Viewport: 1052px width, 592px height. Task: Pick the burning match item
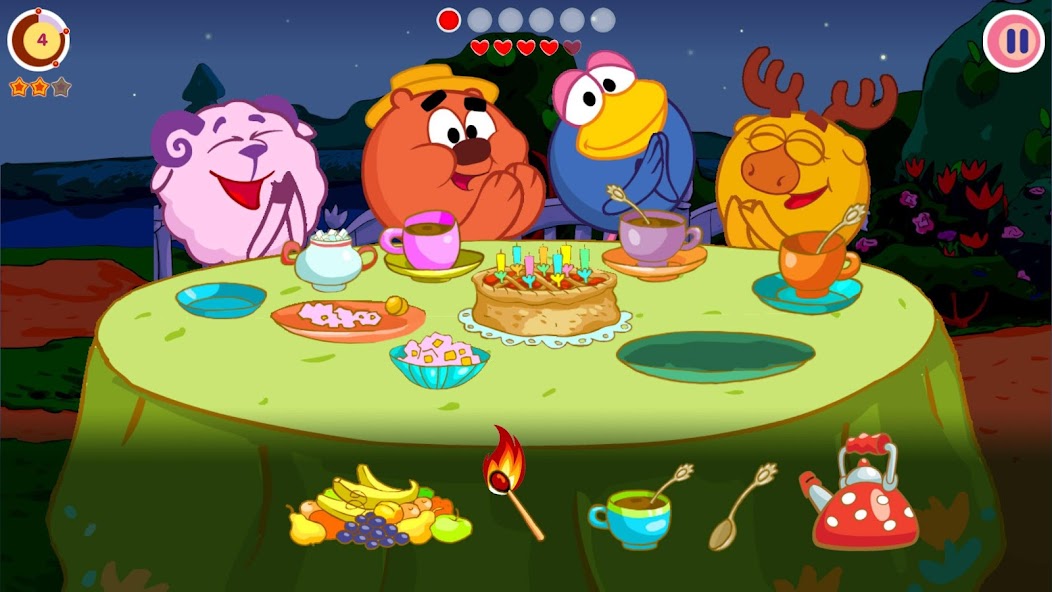tap(510, 479)
